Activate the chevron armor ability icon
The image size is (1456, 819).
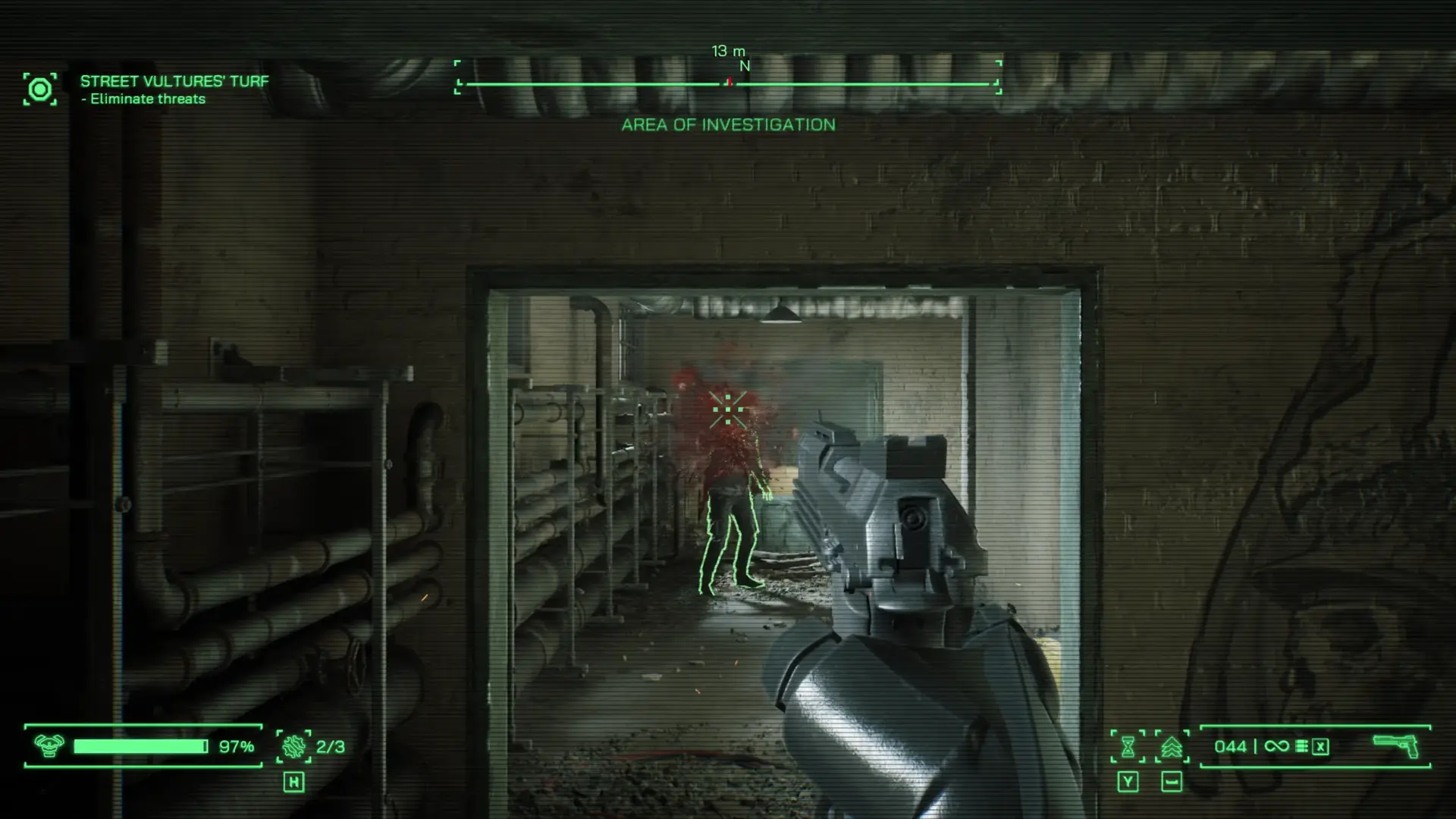coord(1172,747)
